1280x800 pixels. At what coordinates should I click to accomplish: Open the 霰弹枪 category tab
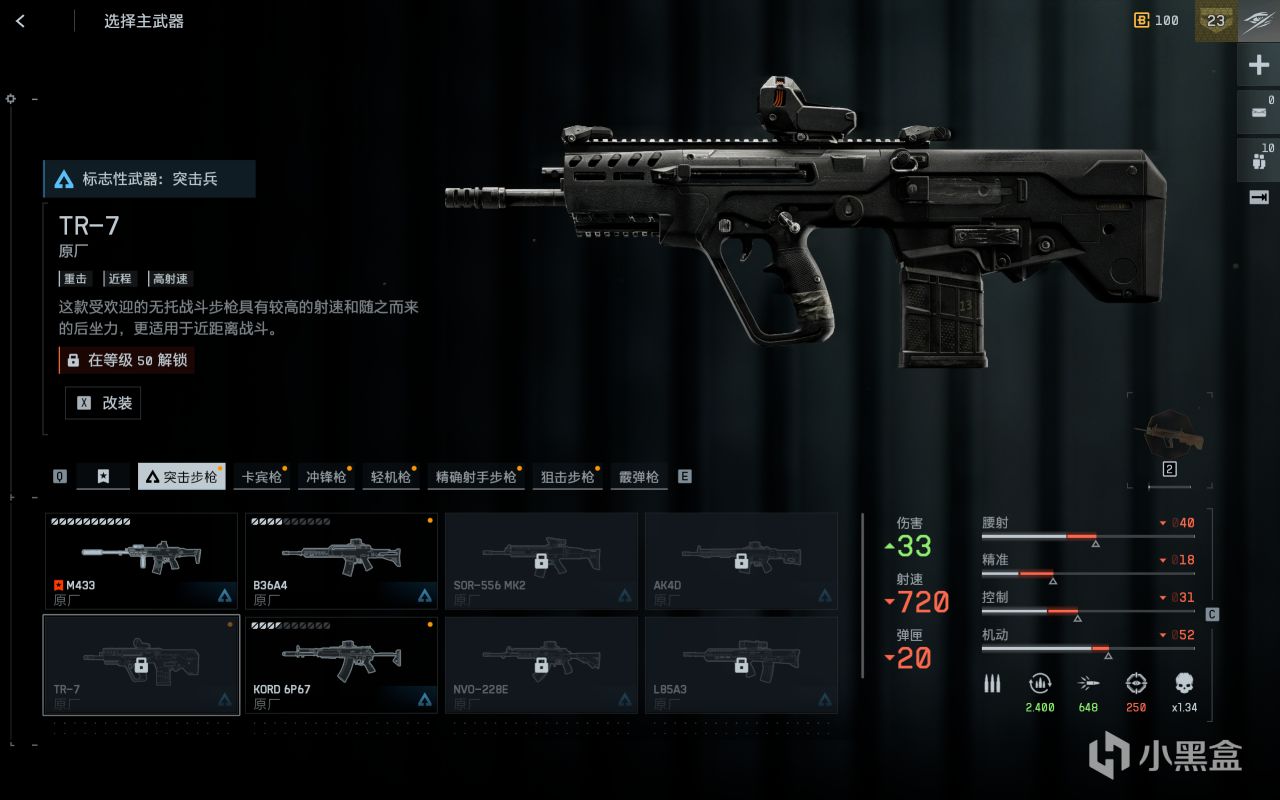click(x=638, y=477)
